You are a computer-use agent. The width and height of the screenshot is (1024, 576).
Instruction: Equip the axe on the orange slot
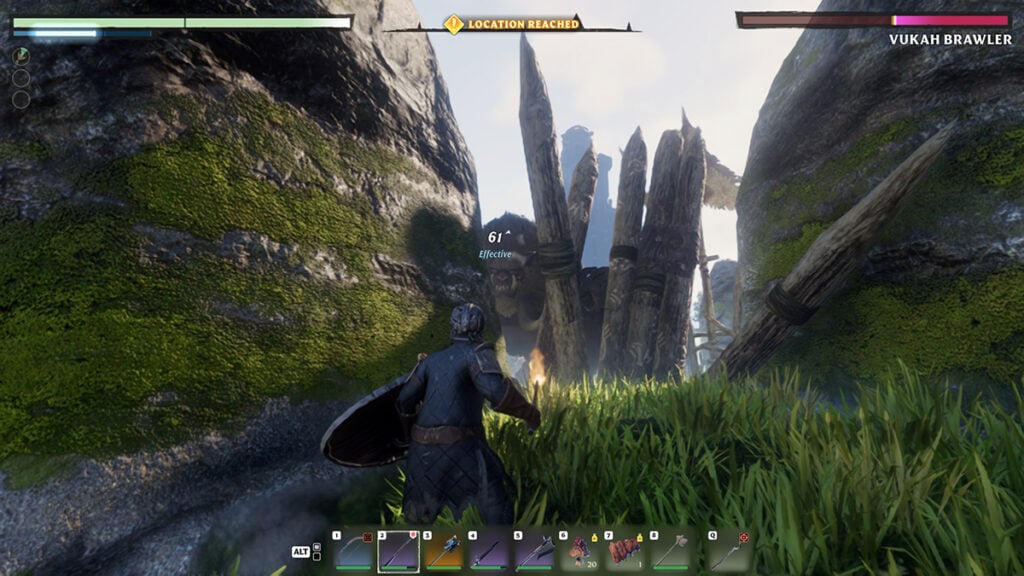click(444, 551)
